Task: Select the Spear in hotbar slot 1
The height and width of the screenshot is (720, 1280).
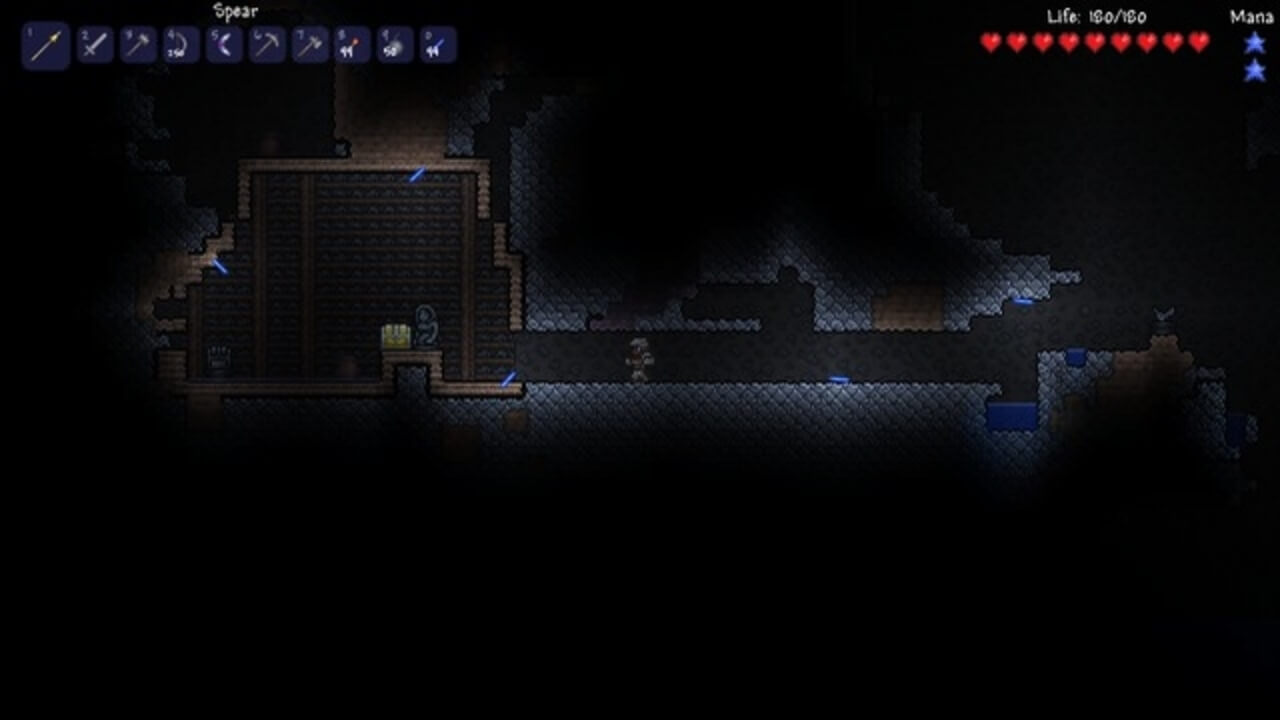Action: pos(45,43)
